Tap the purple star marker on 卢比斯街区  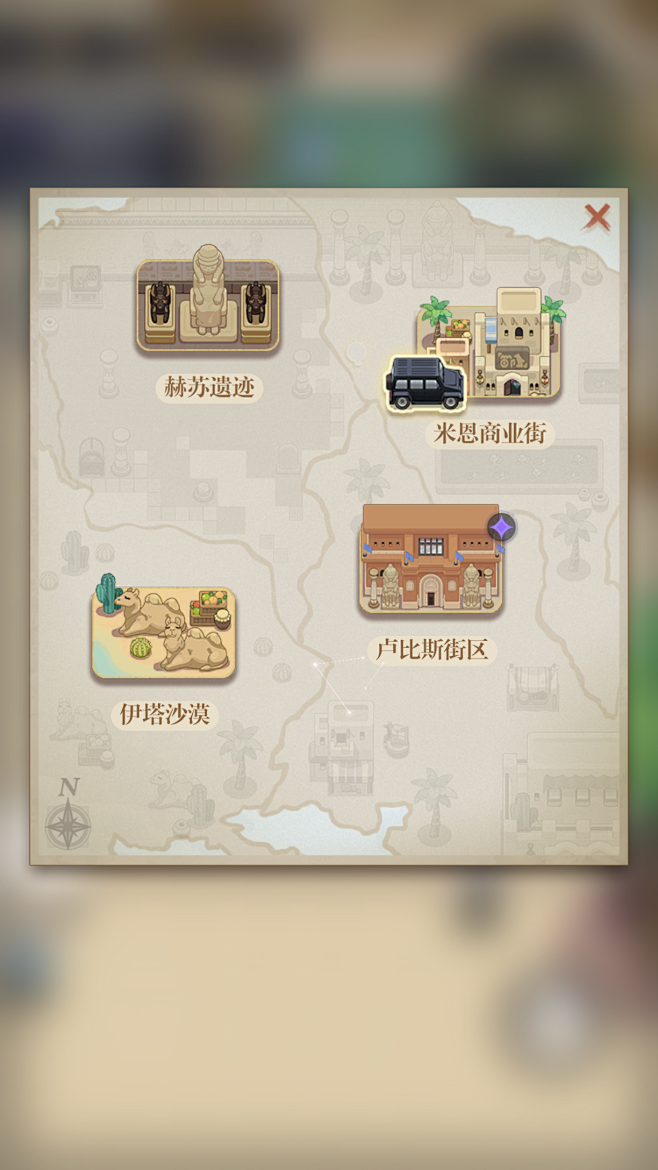(x=502, y=527)
